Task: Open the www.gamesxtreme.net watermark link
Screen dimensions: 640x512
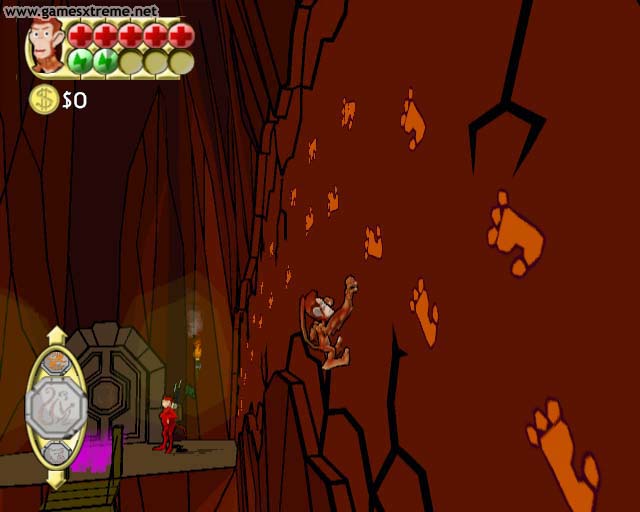Action: pyautogui.click(x=80, y=11)
